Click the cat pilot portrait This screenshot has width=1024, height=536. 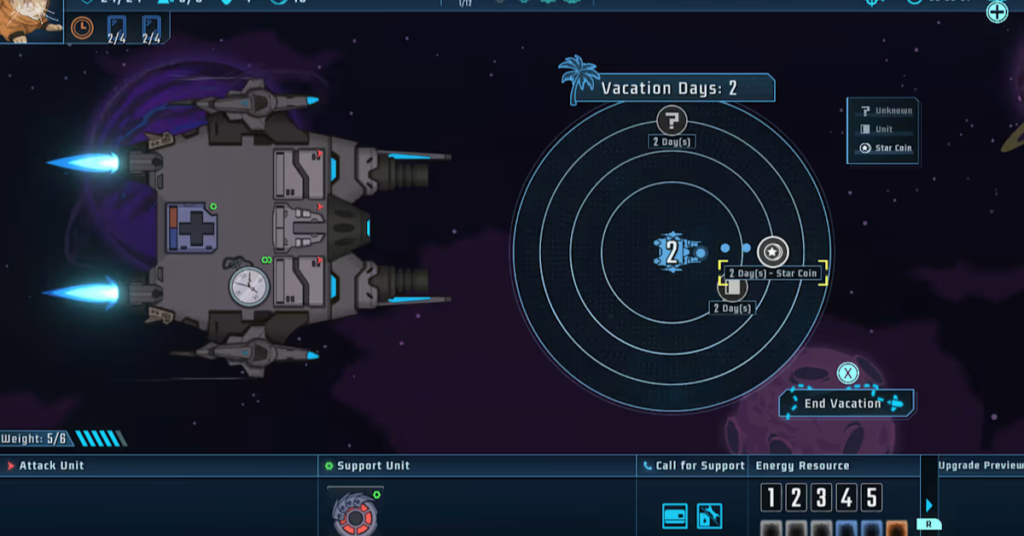pos(28,20)
